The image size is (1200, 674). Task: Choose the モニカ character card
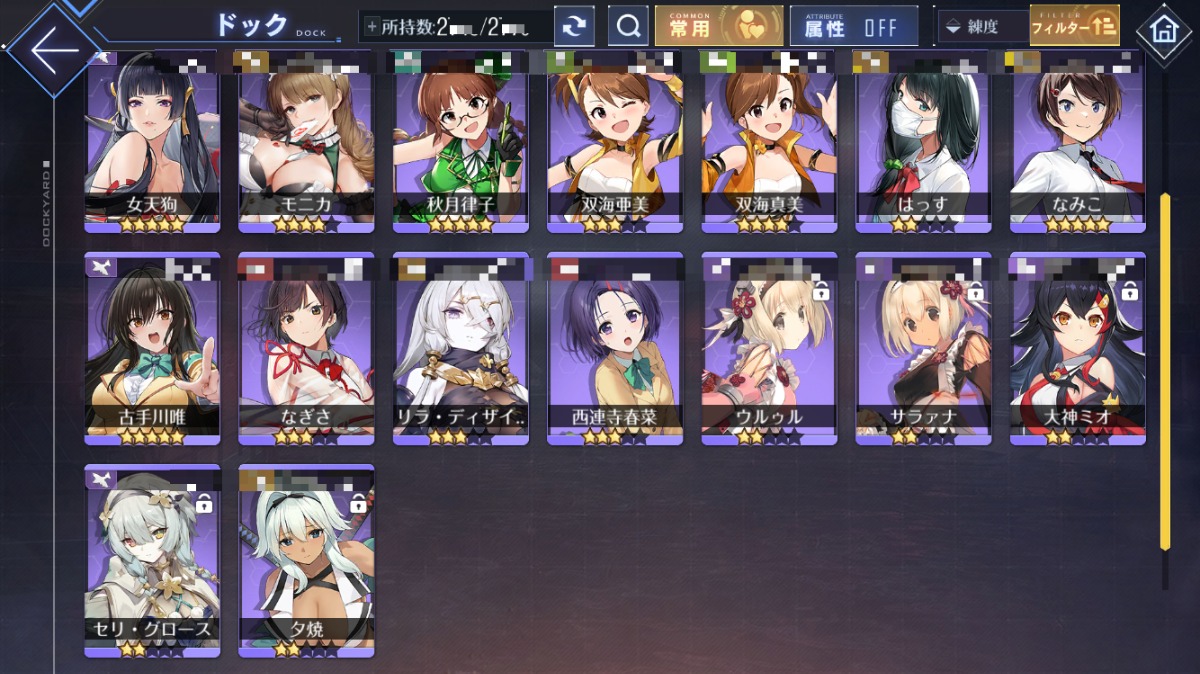(x=307, y=140)
